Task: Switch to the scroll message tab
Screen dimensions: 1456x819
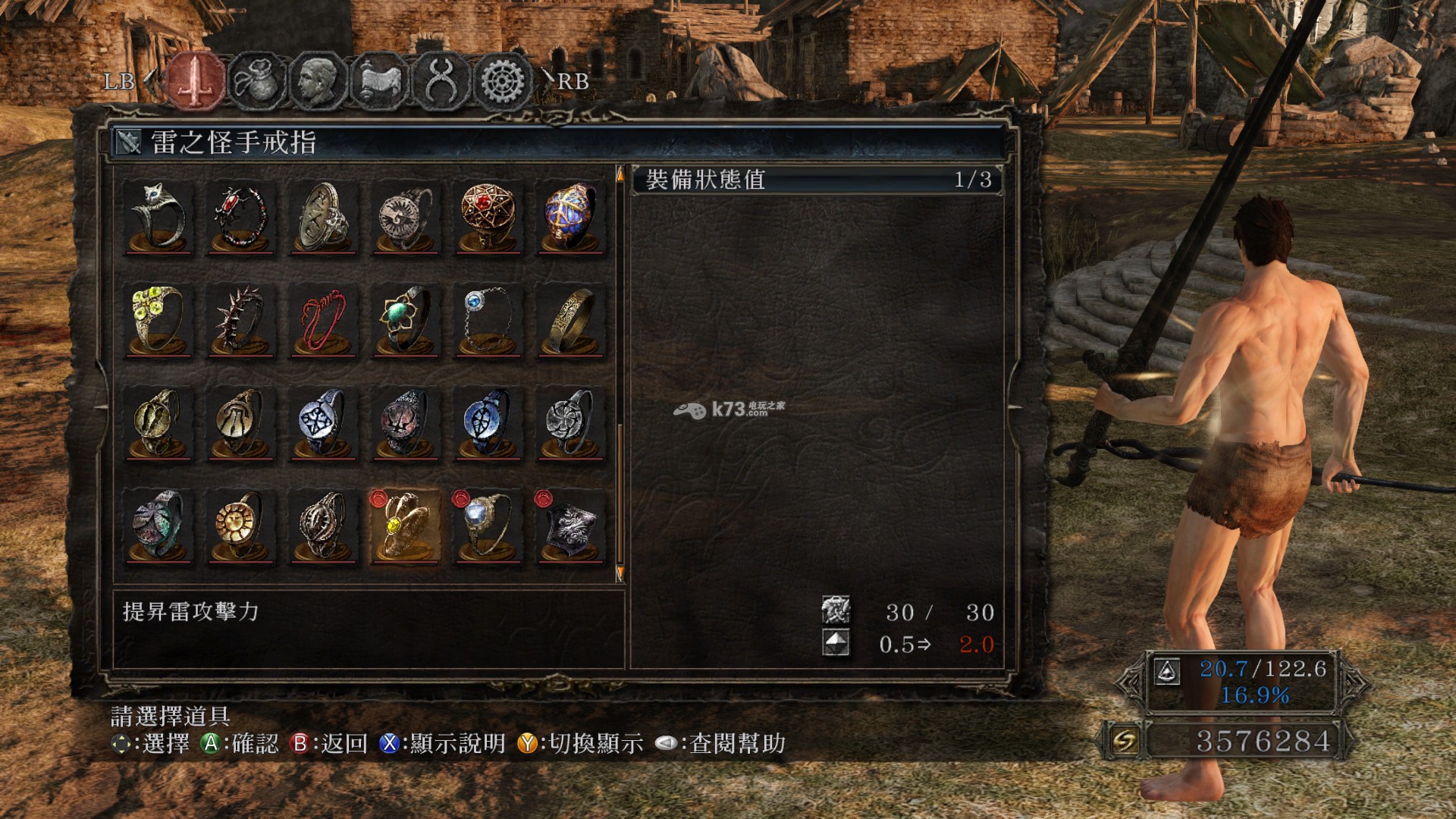Action: (x=379, y=80)
